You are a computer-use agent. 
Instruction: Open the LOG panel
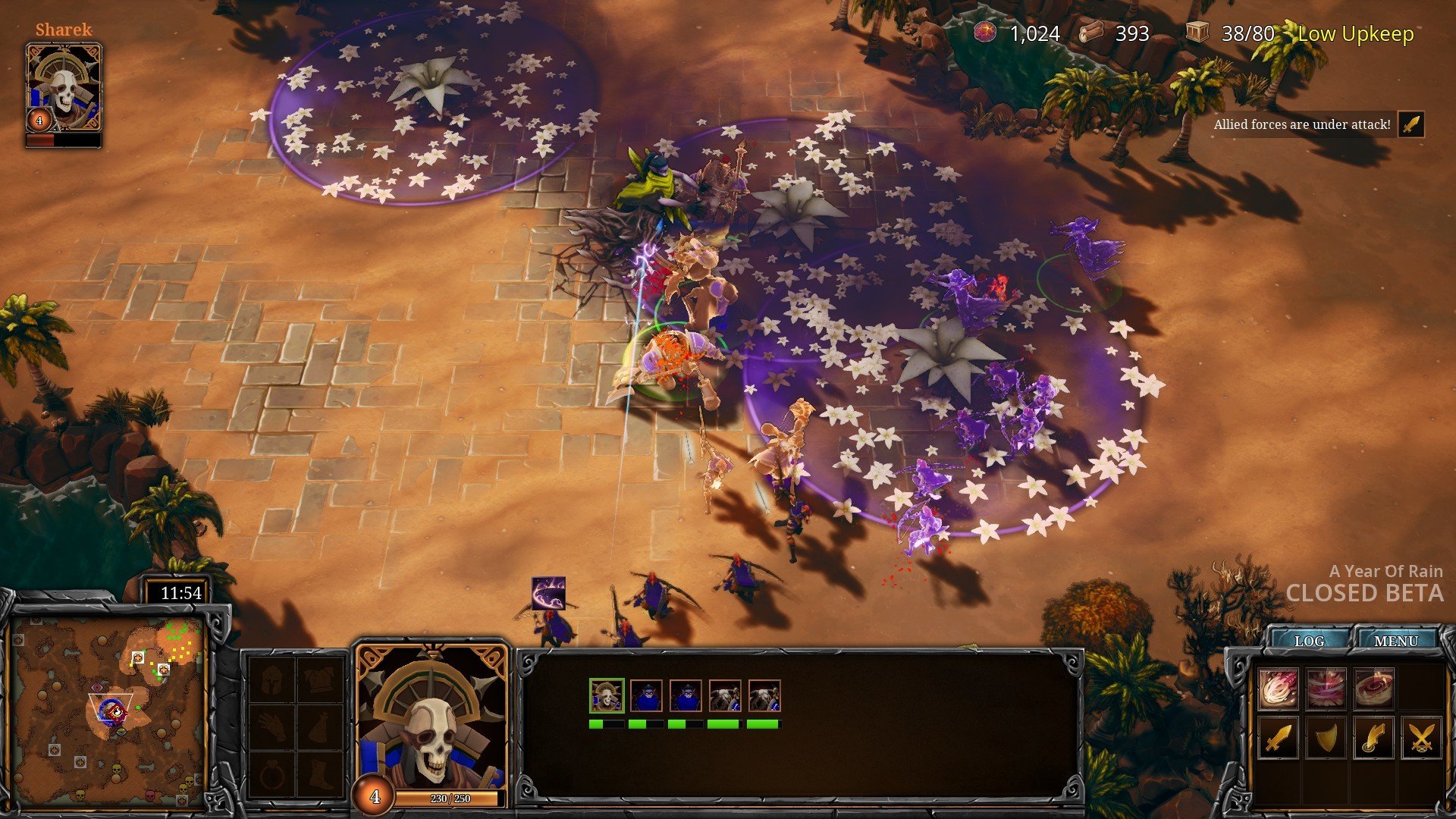click(x=1310, y=641)
